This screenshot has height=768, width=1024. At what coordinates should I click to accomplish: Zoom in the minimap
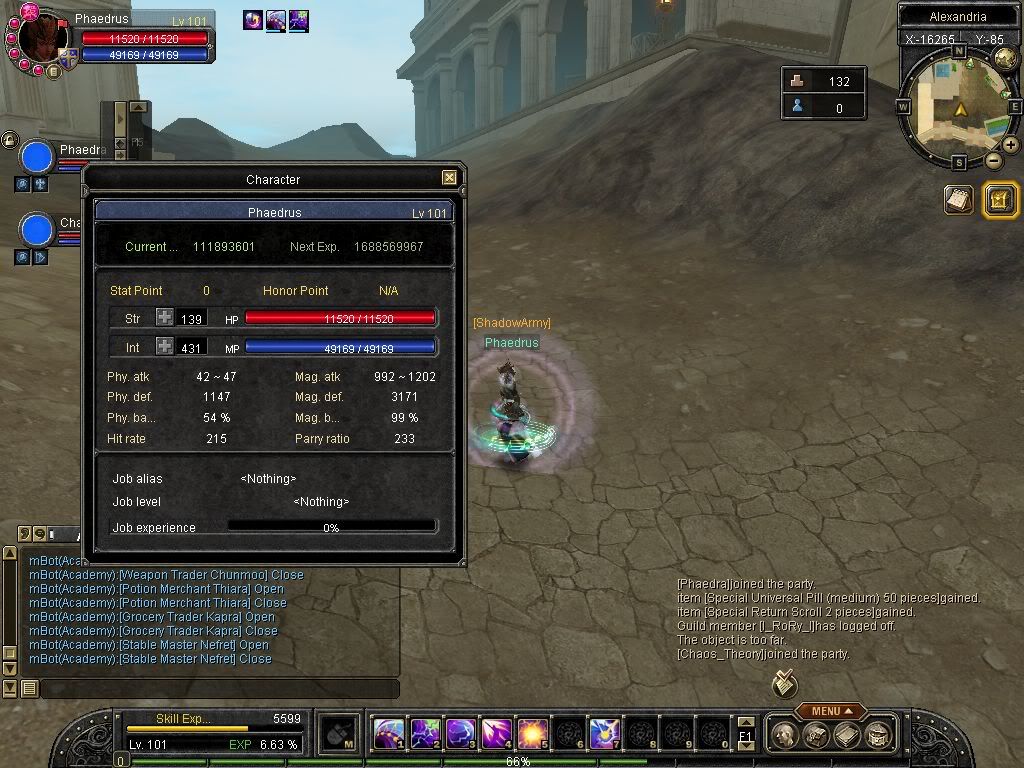(x=1011, y=144)
